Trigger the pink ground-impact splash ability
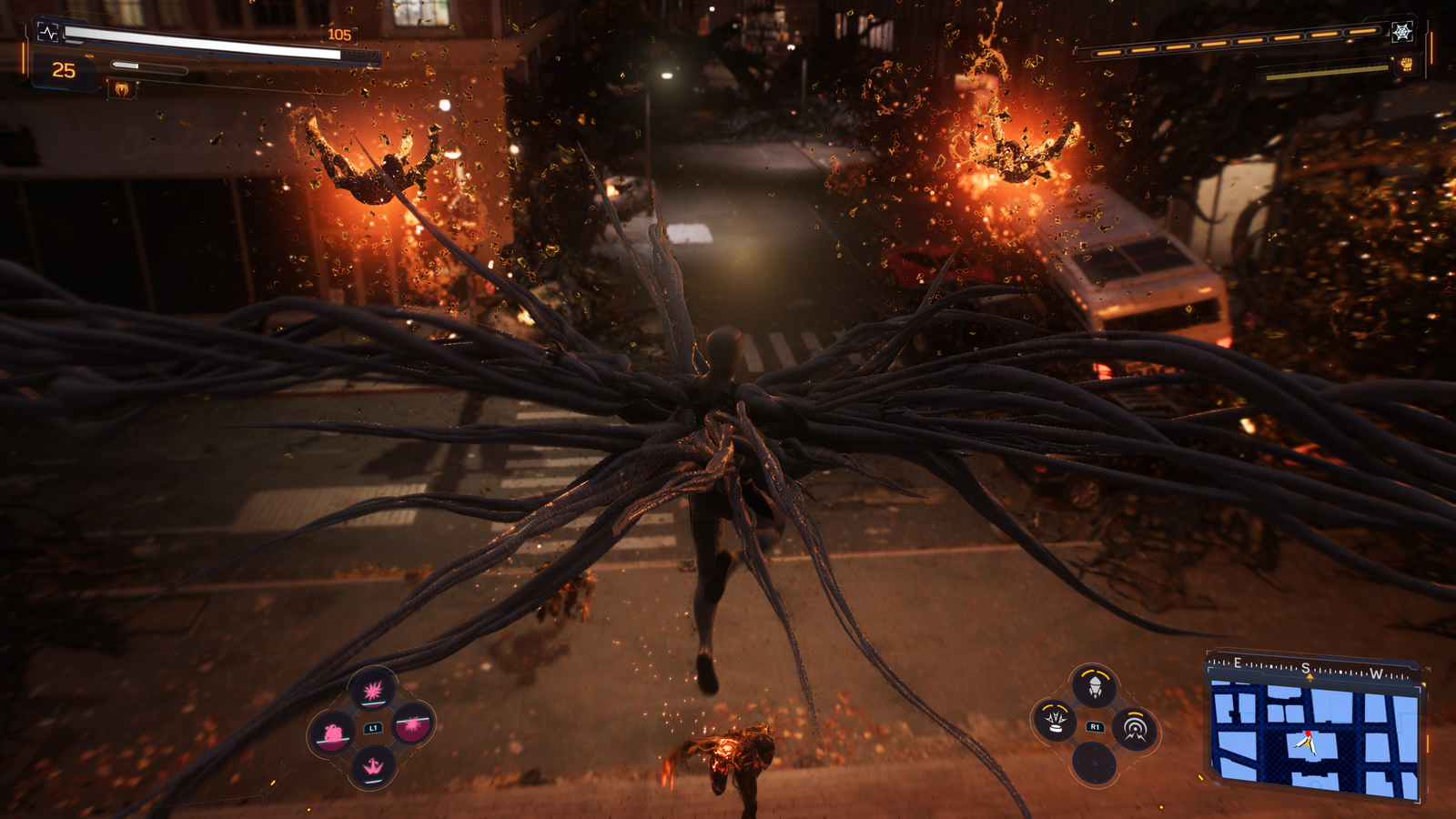1456x819 pixels. point(413,725)
